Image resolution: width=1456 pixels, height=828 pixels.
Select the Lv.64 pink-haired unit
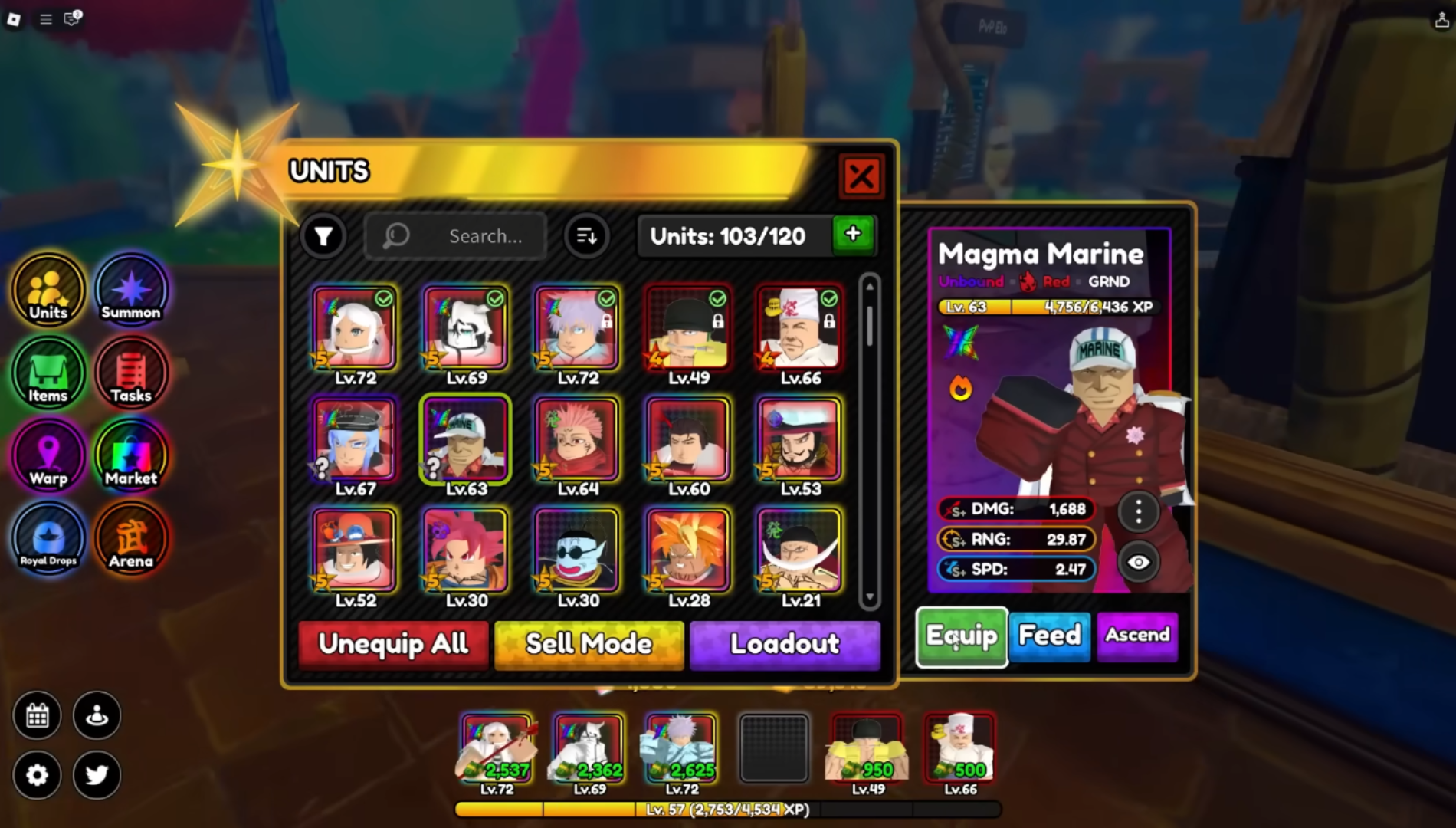pyautogui.click(x=578, y=440)
